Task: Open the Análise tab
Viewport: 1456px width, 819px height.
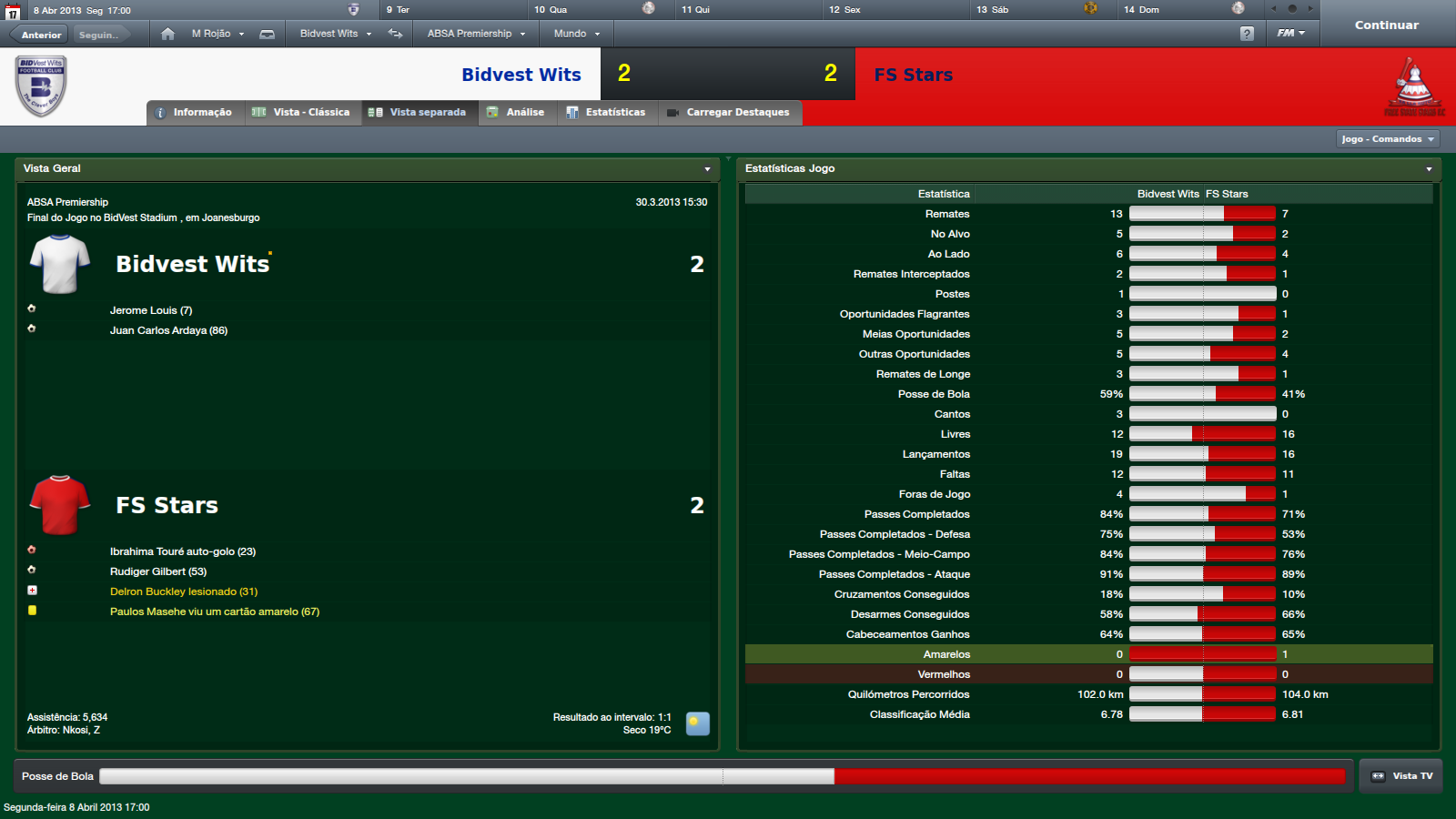Action: [x=516, y=113]
